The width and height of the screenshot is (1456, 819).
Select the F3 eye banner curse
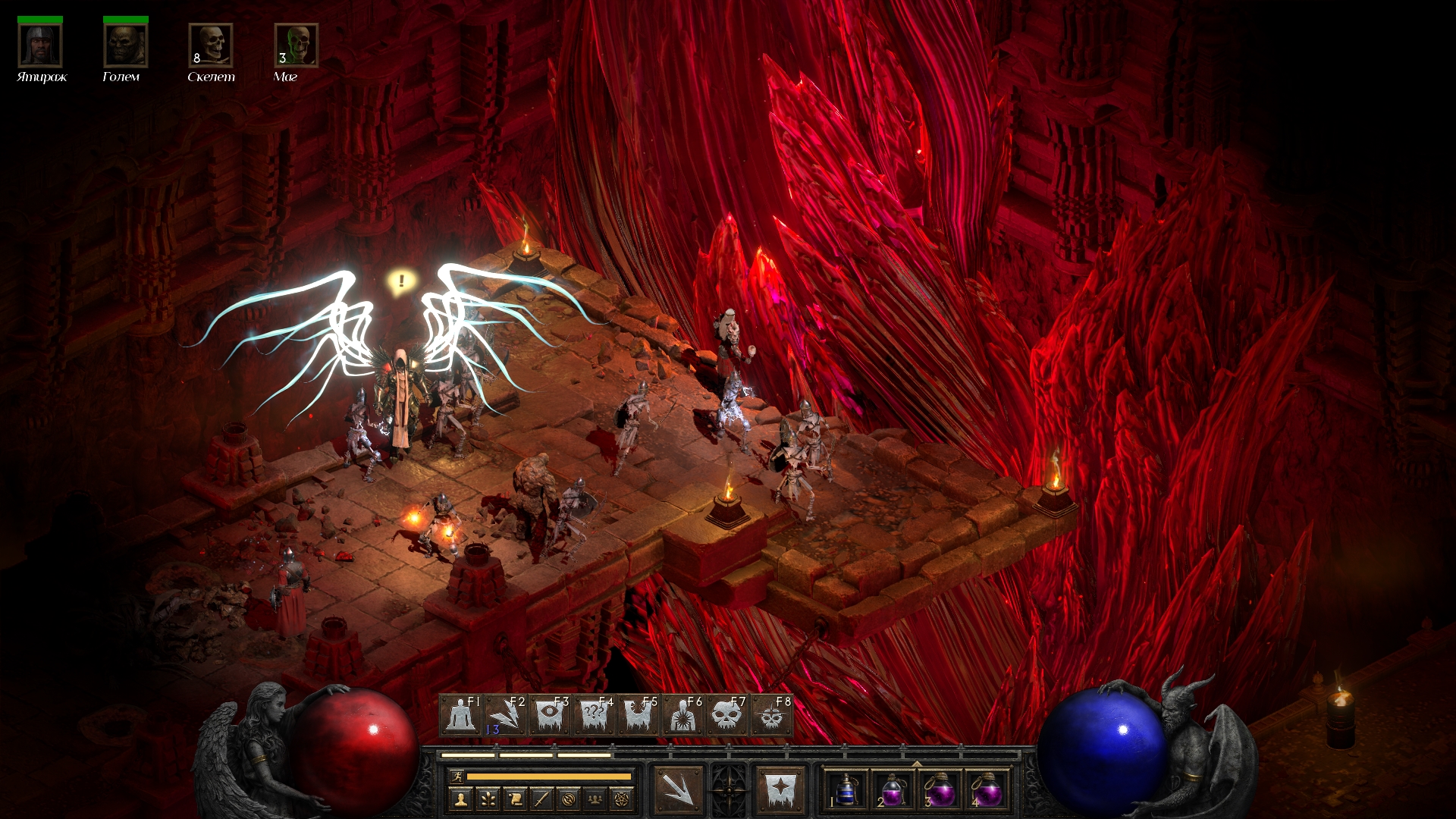(549, 715)
